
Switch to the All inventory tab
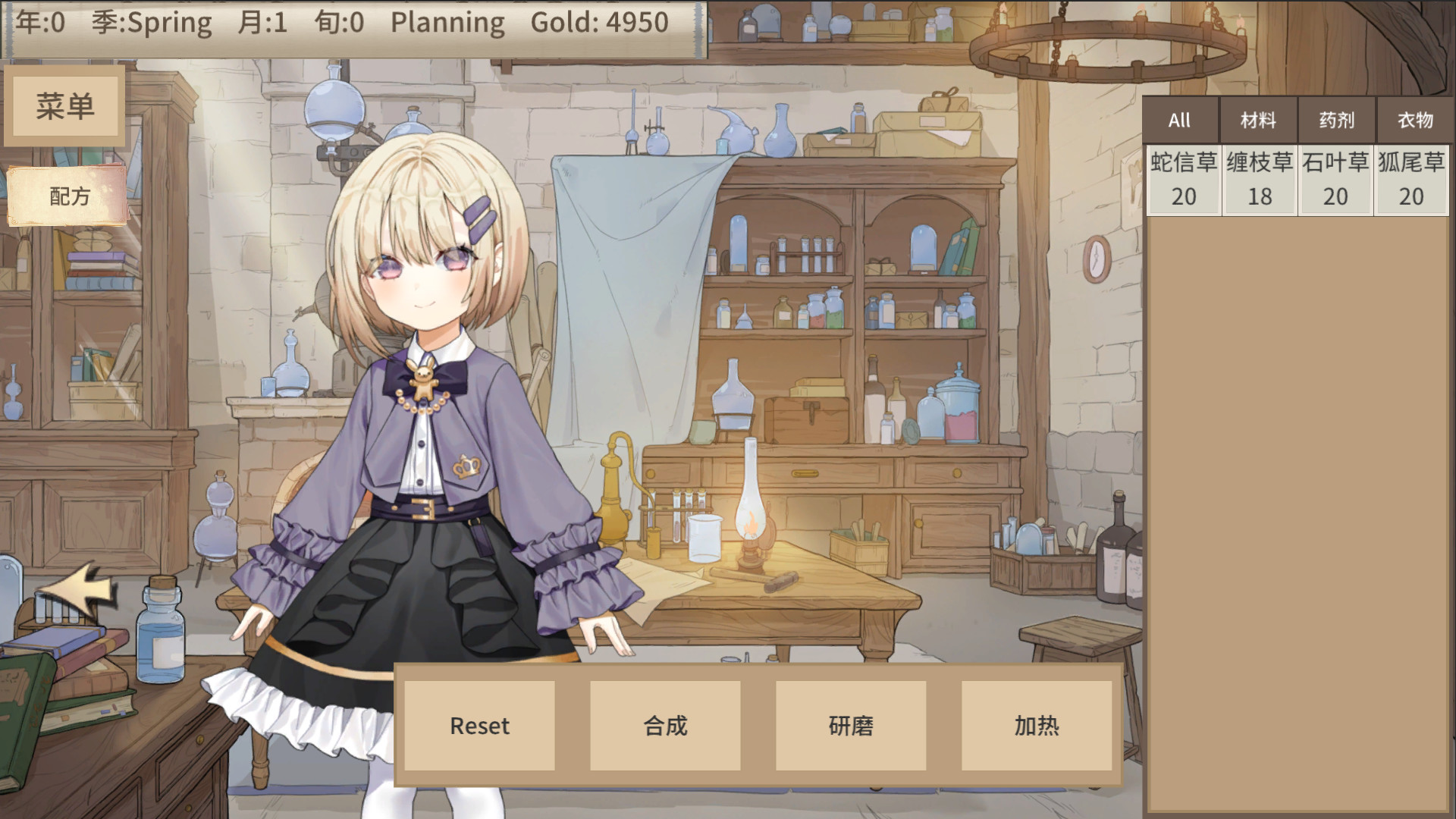click(x=1180, y=120)
